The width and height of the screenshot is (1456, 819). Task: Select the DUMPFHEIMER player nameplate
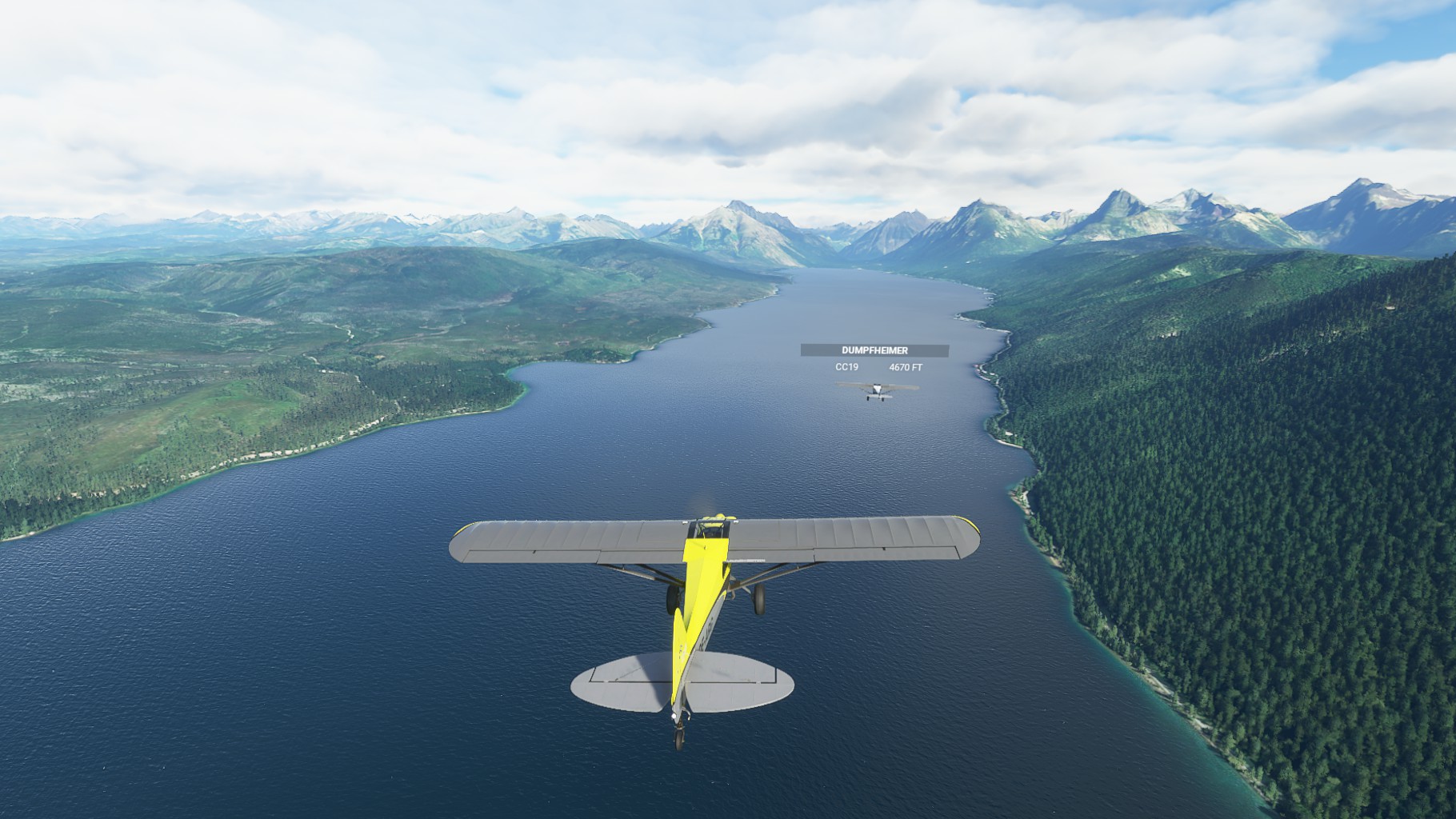874,350
